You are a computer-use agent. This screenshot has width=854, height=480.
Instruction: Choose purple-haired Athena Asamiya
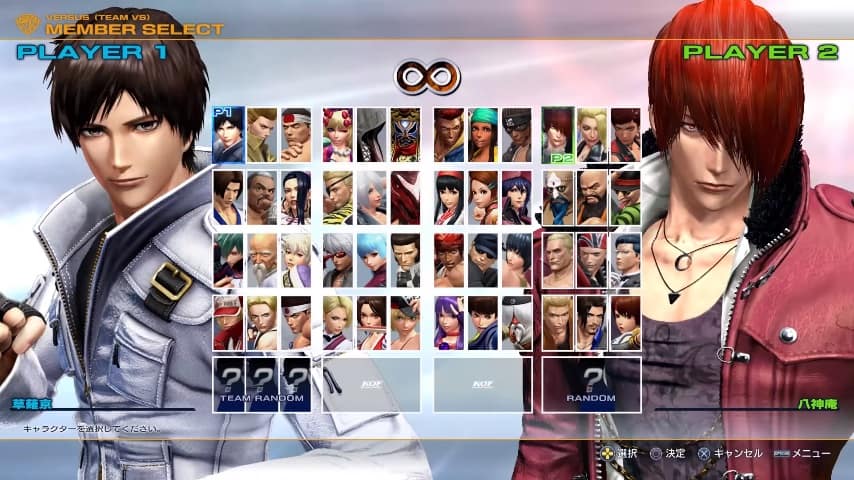coord(448,322)
